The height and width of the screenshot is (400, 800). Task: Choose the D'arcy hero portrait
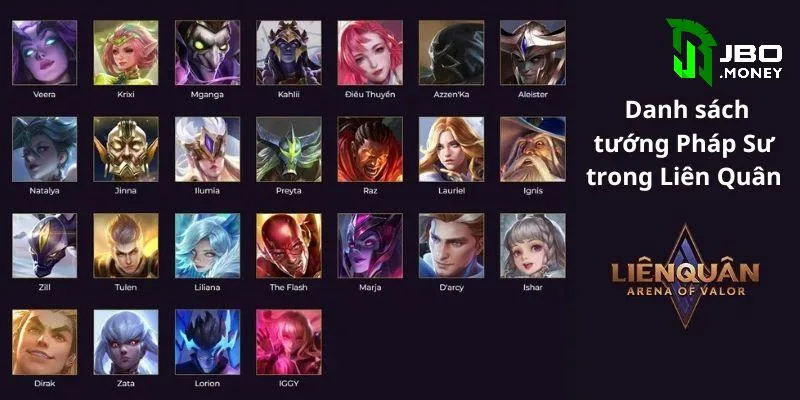451,245
